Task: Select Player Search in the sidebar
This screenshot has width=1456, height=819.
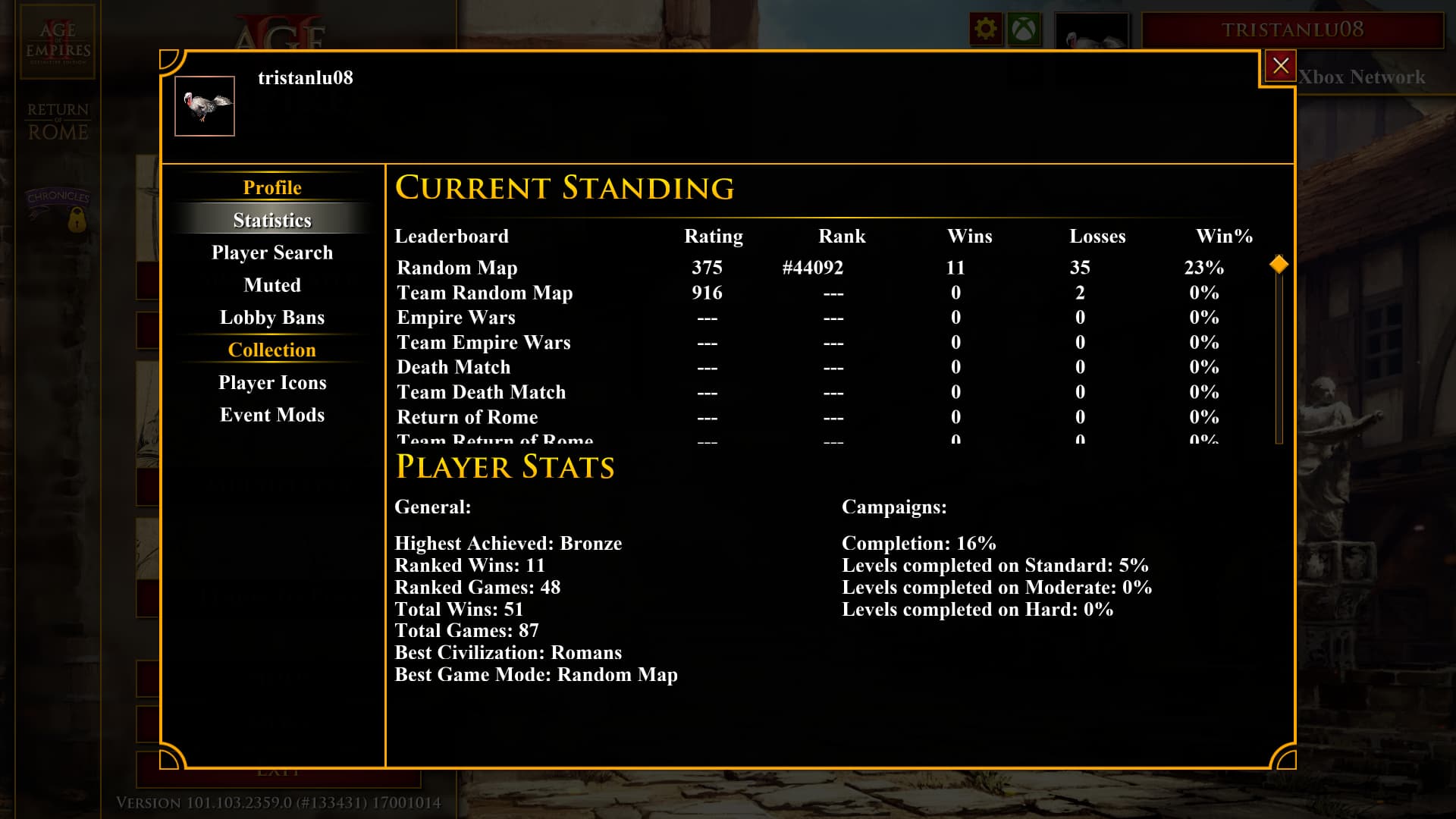Action: (x=272, y=253)
